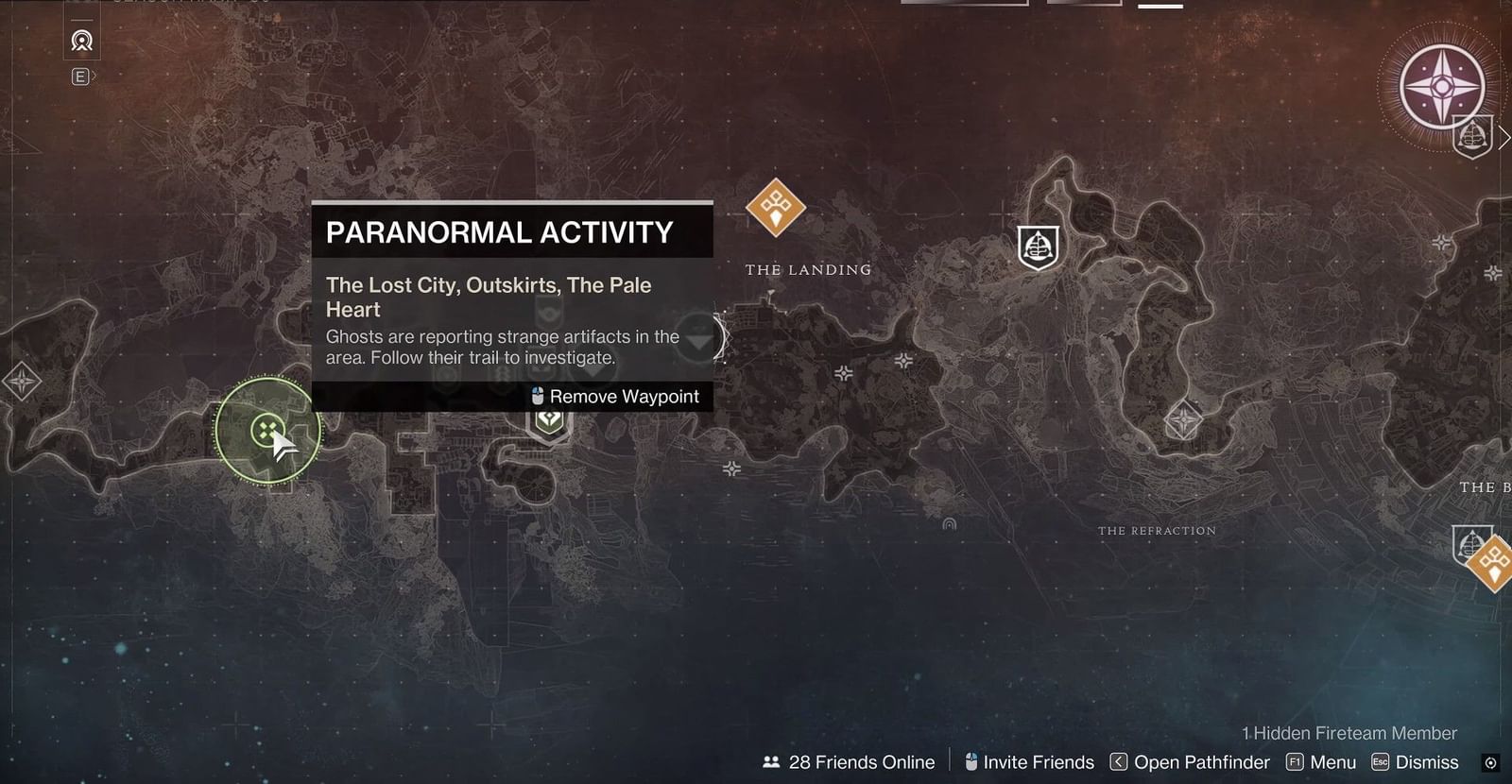The image size is (1512, 784).
Task: Click the mouse-button glyph beside Remove Waypoint
Action: pyautogui.click(x=537, y=396)
